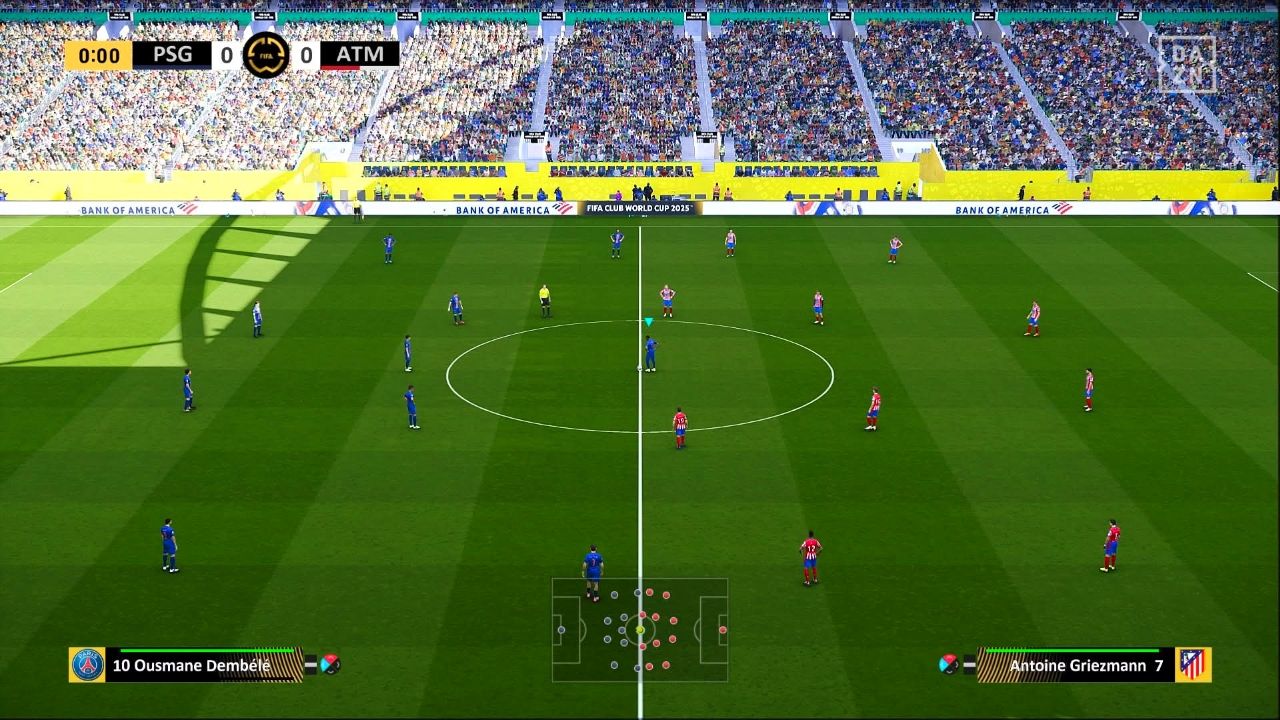Select a blue player dot on the radar
The height and width of the screenshot is (720, 1280).
[605, 620]
